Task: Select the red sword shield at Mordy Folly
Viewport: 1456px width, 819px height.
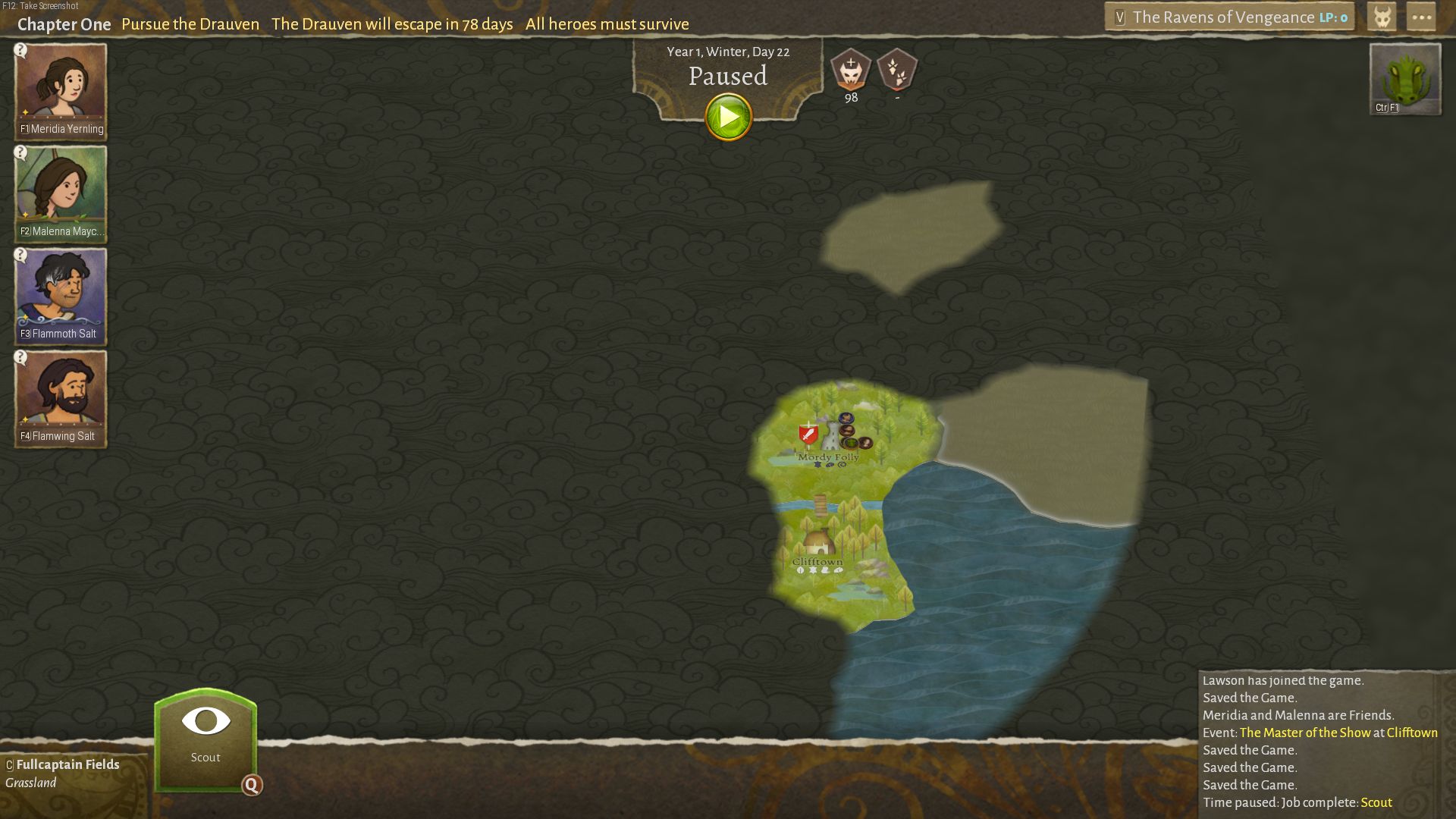Action: tap(808, 435)
